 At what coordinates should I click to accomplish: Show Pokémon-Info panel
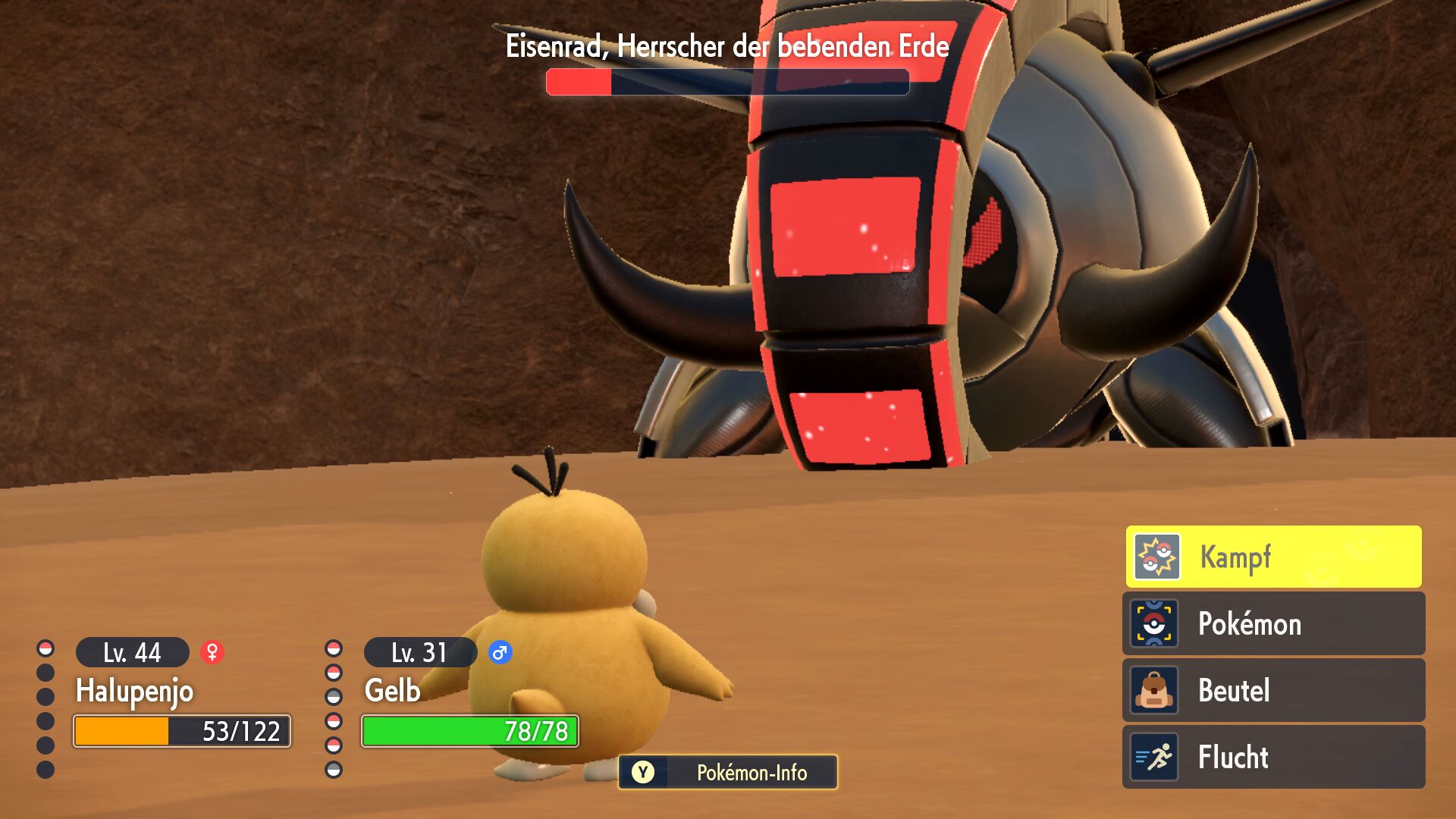pyautogui.click(x=728, y=772)
